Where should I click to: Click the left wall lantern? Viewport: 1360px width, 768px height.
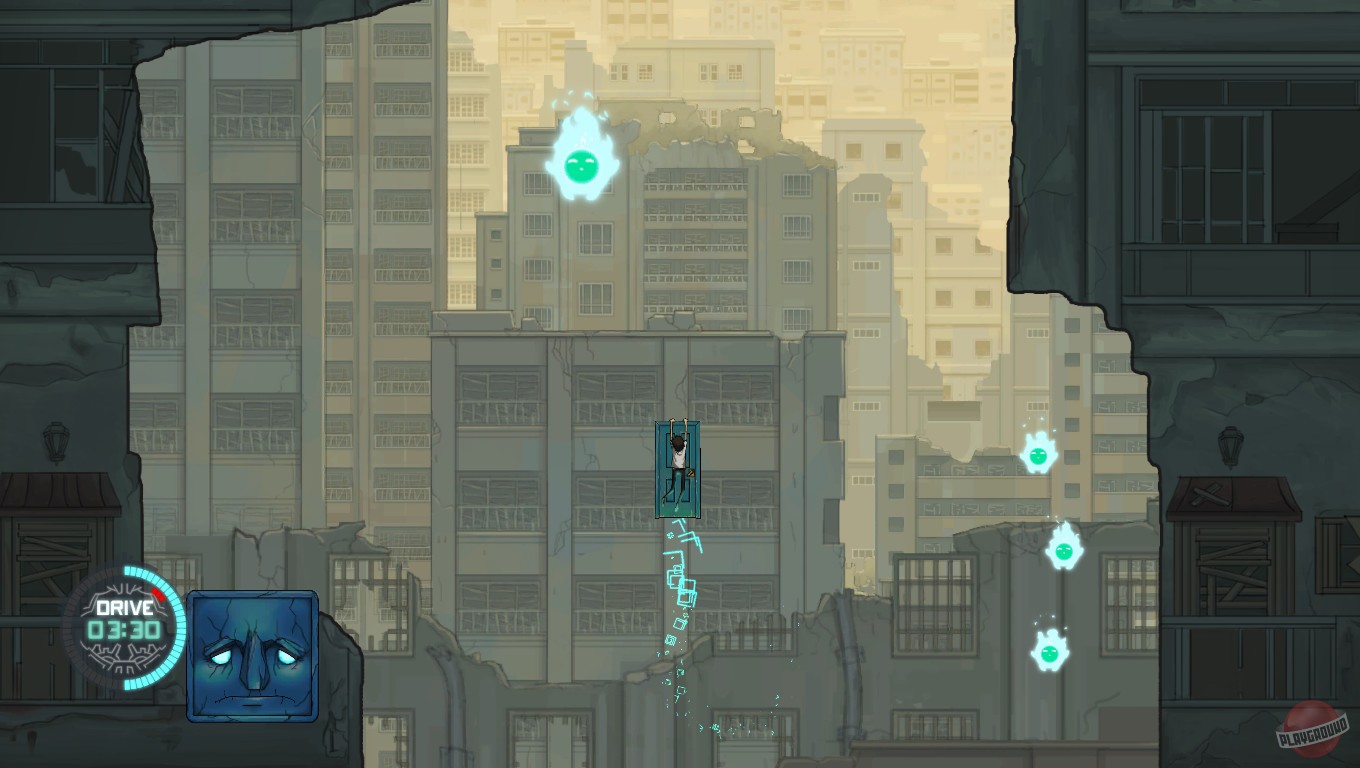pos(56,440)
